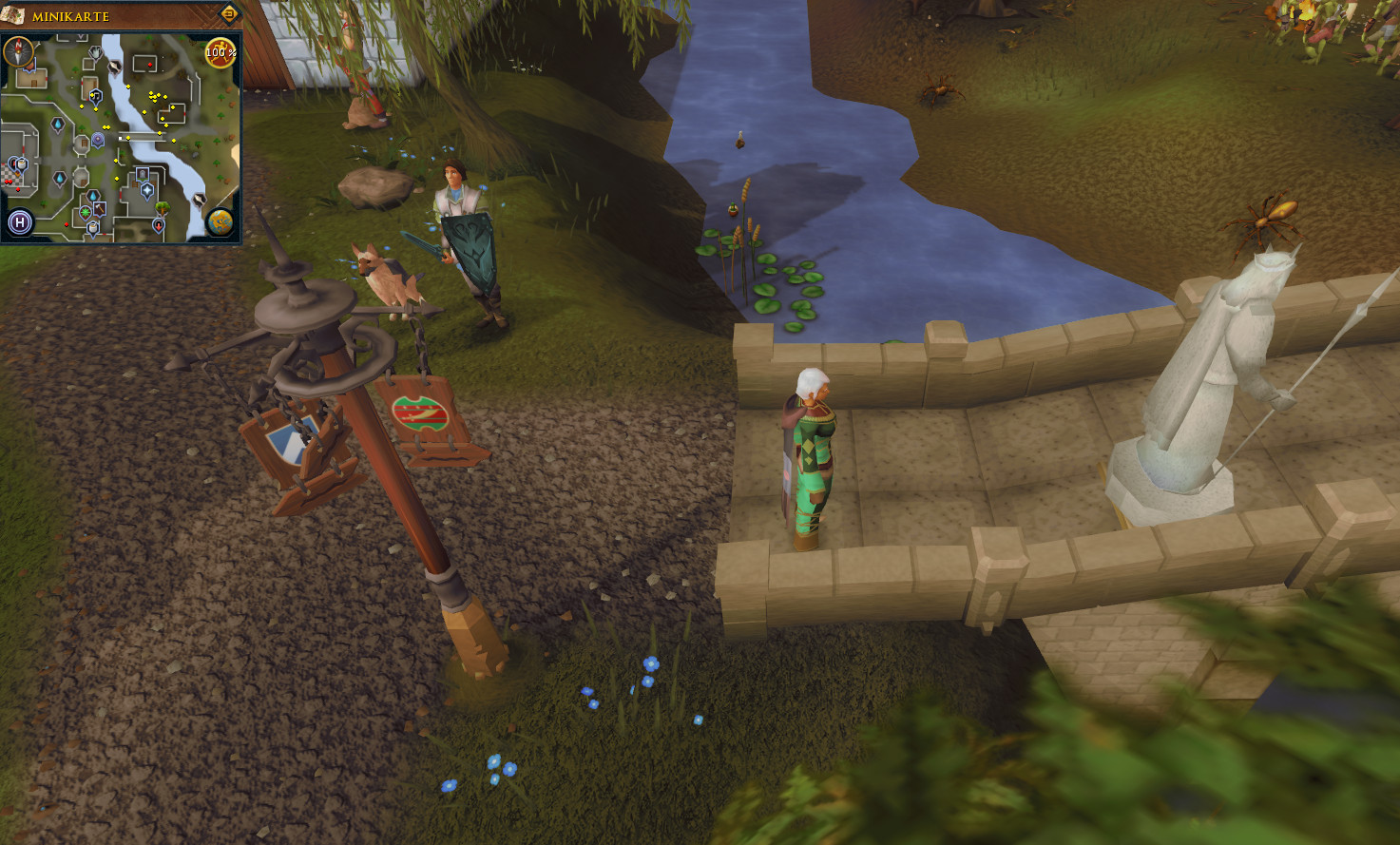
Task: Select the watering can shop marker on minimap
Action: (x=96, y=52)
